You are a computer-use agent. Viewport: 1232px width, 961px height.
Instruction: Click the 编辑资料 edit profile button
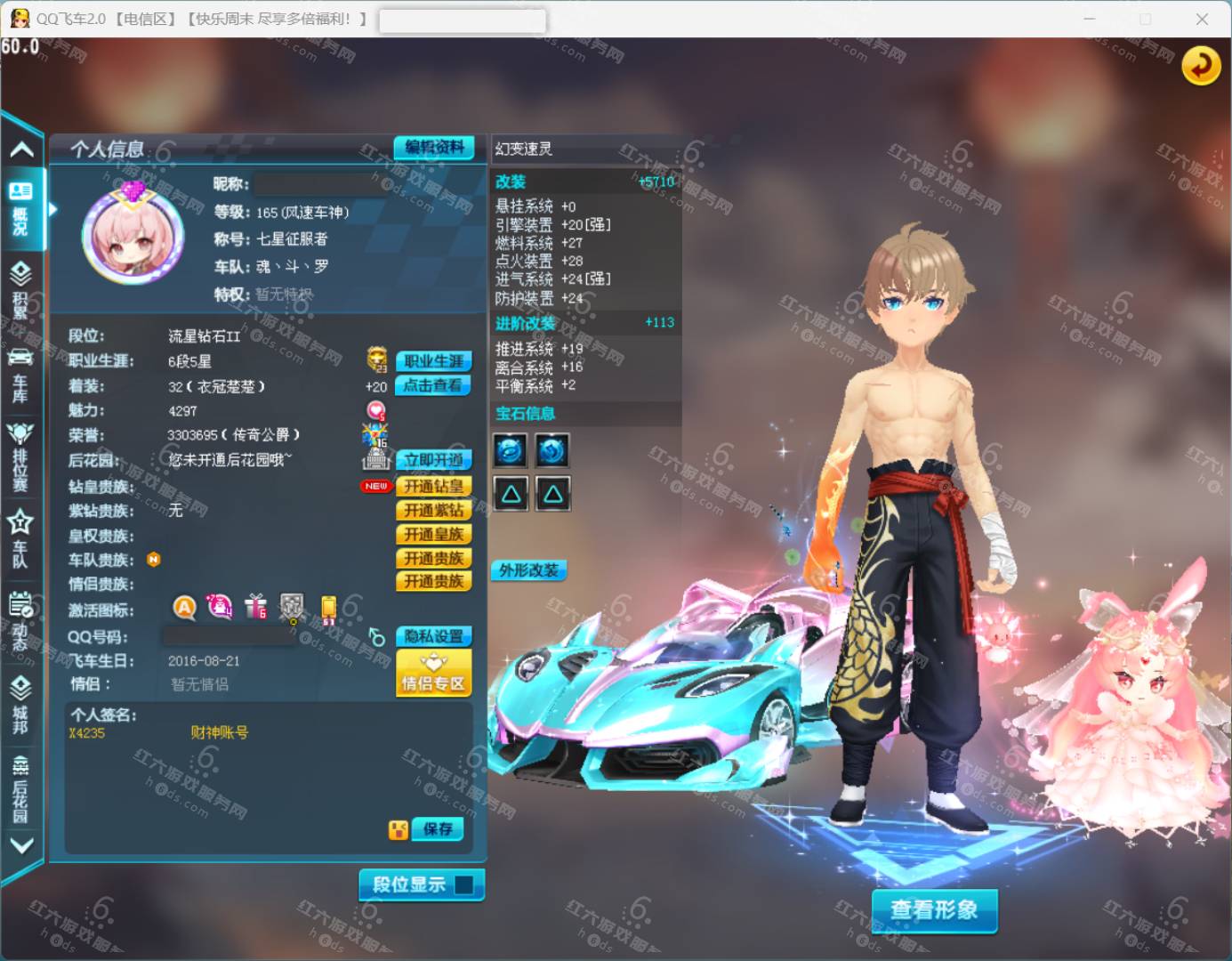tap(433, 148)
